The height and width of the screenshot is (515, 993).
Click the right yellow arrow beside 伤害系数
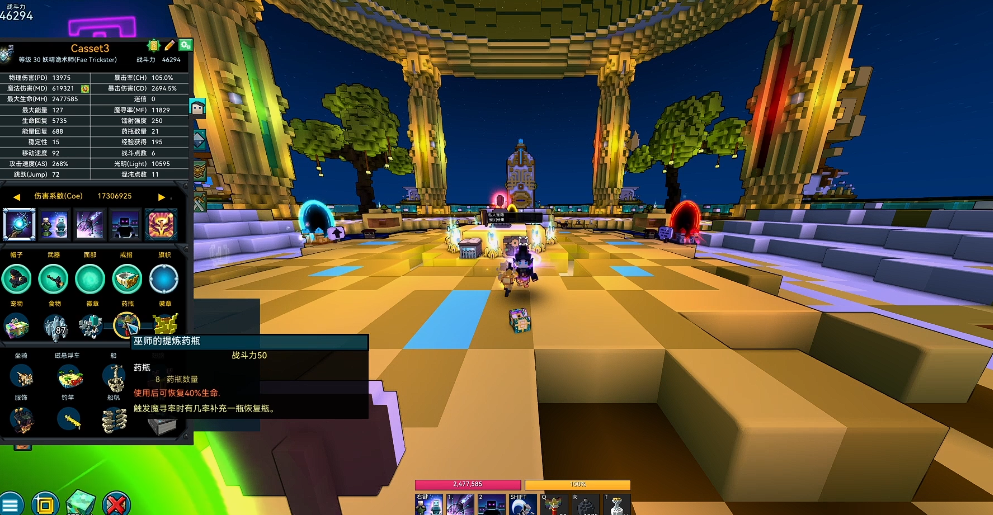point(162,197)
